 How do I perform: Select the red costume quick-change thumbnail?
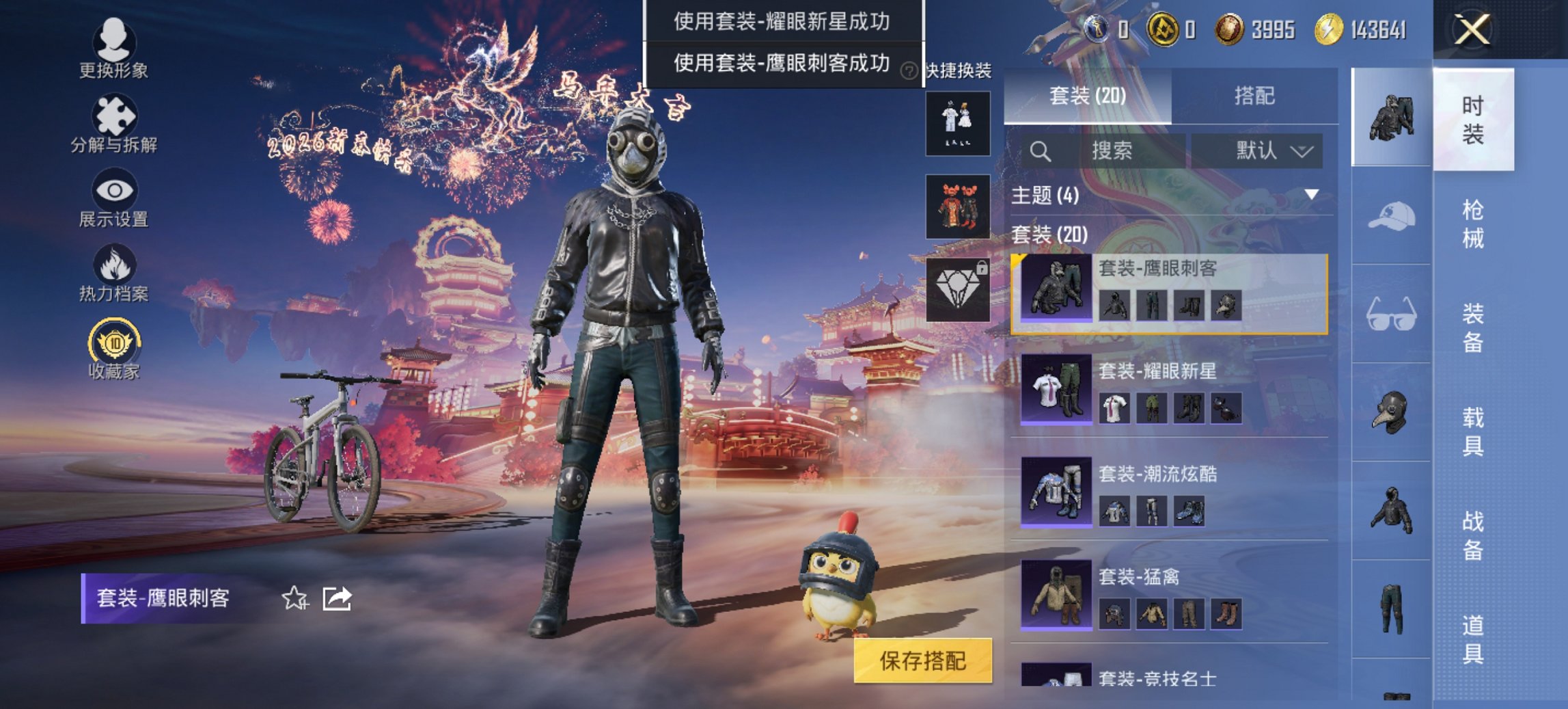pyautogui.click(x=957, y=205)
